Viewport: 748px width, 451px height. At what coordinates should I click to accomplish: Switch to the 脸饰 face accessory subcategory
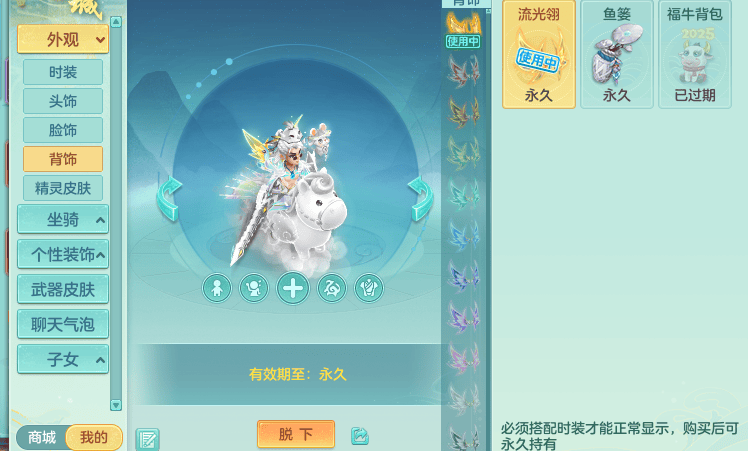click(63, 130)
